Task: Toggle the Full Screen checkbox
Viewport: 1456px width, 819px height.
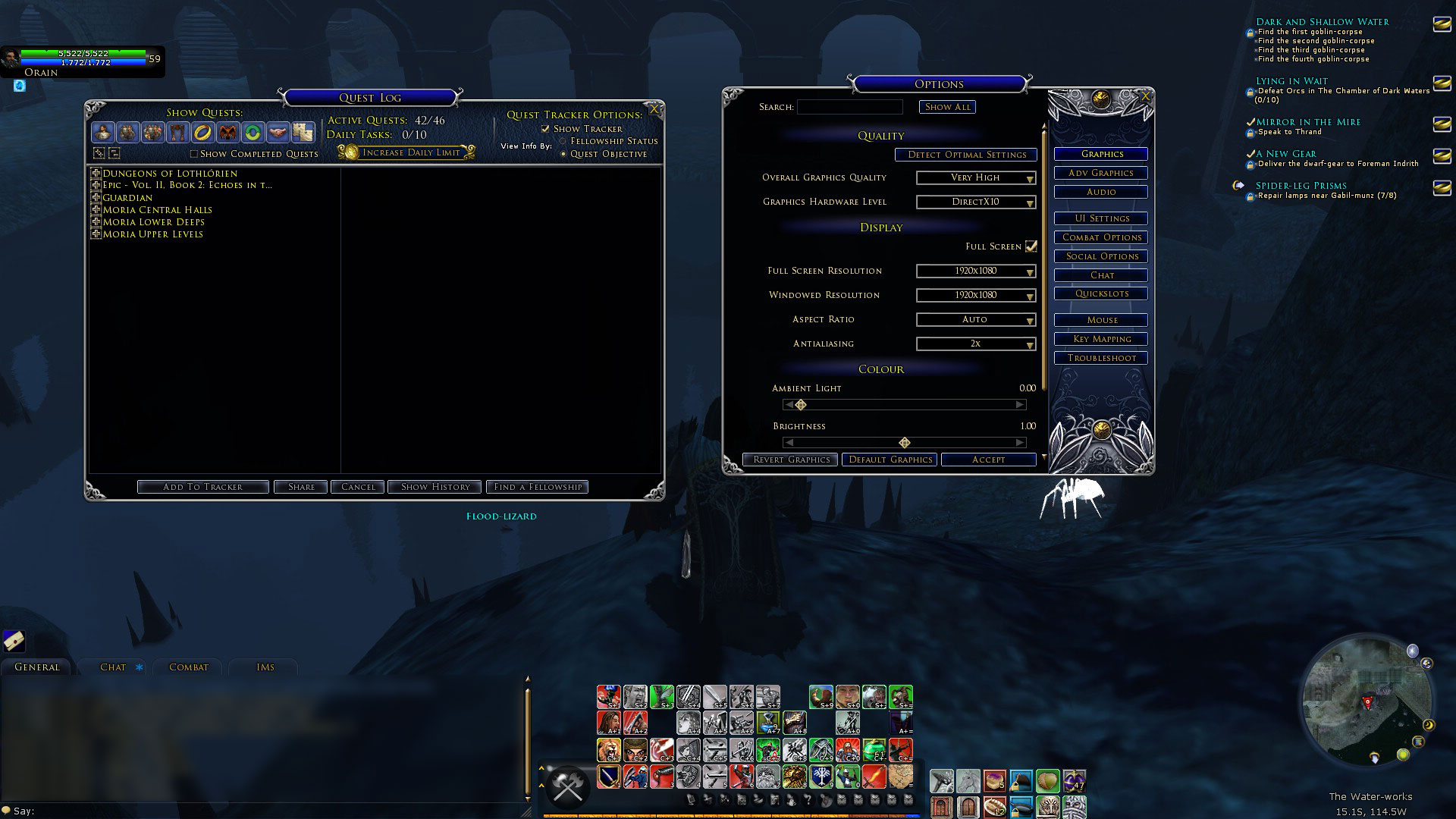Action: 1031,246
